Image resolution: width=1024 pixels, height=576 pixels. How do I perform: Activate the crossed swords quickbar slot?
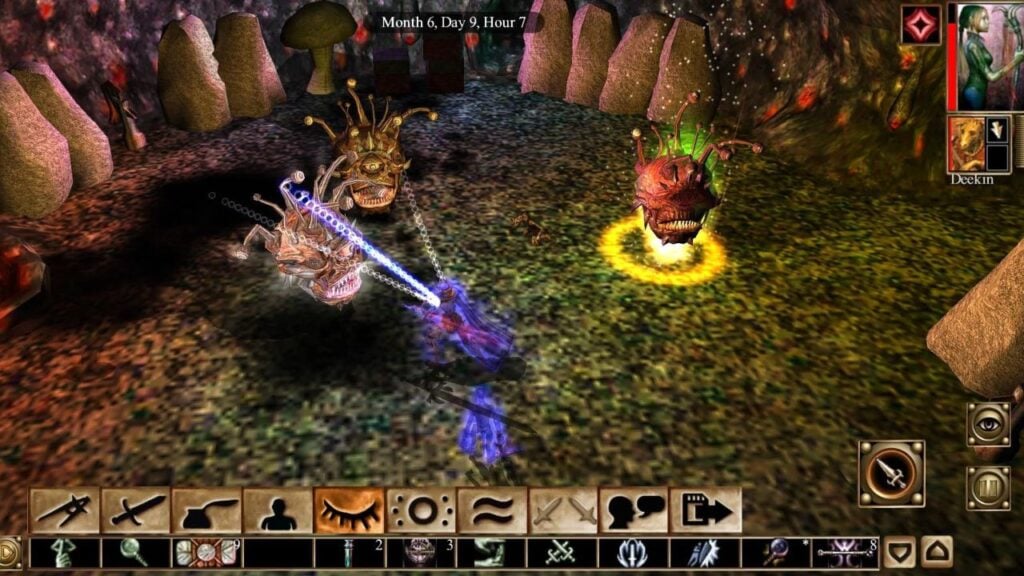pos(563,552)
